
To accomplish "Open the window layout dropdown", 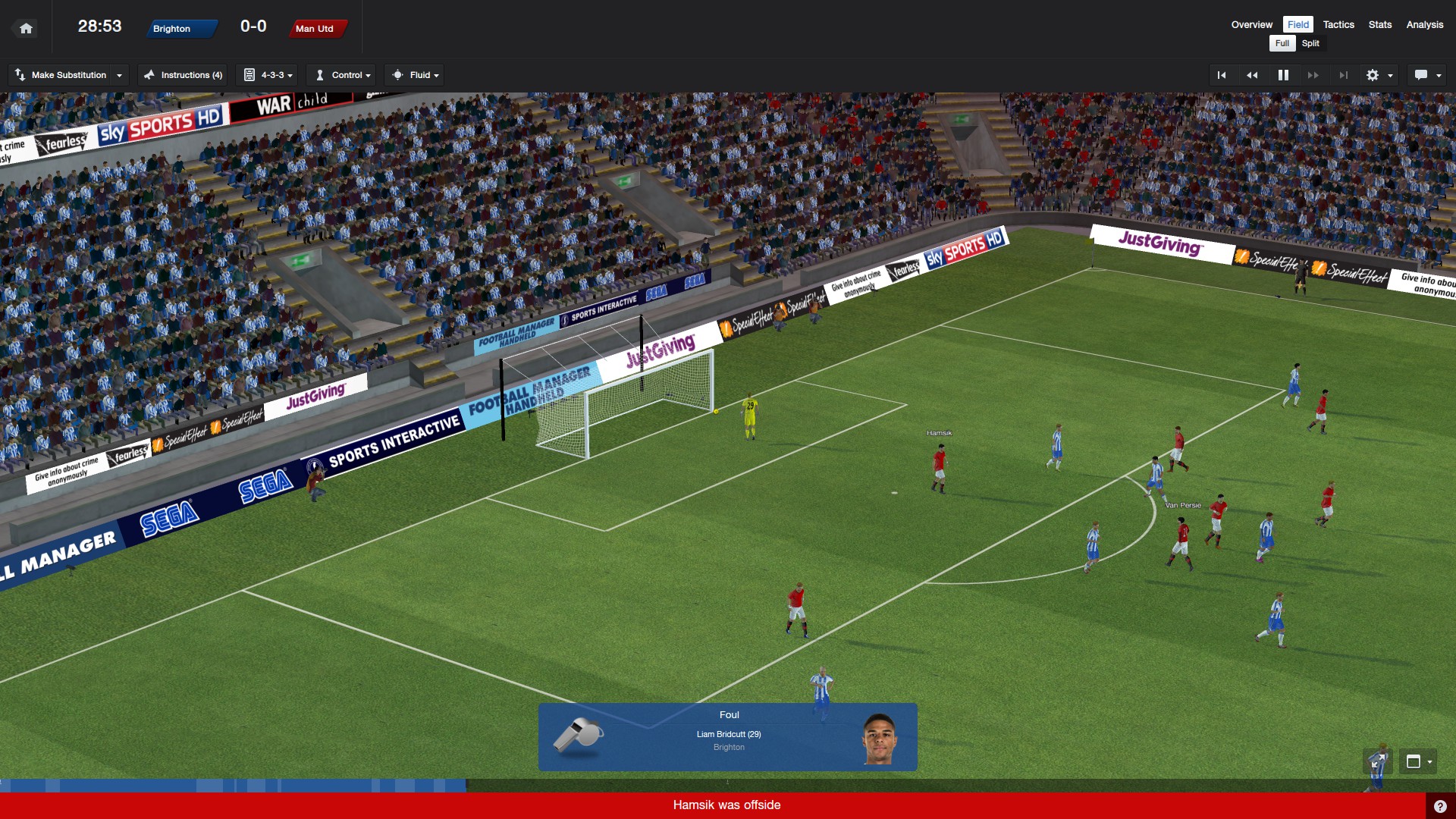I will tap(1418, 761).
